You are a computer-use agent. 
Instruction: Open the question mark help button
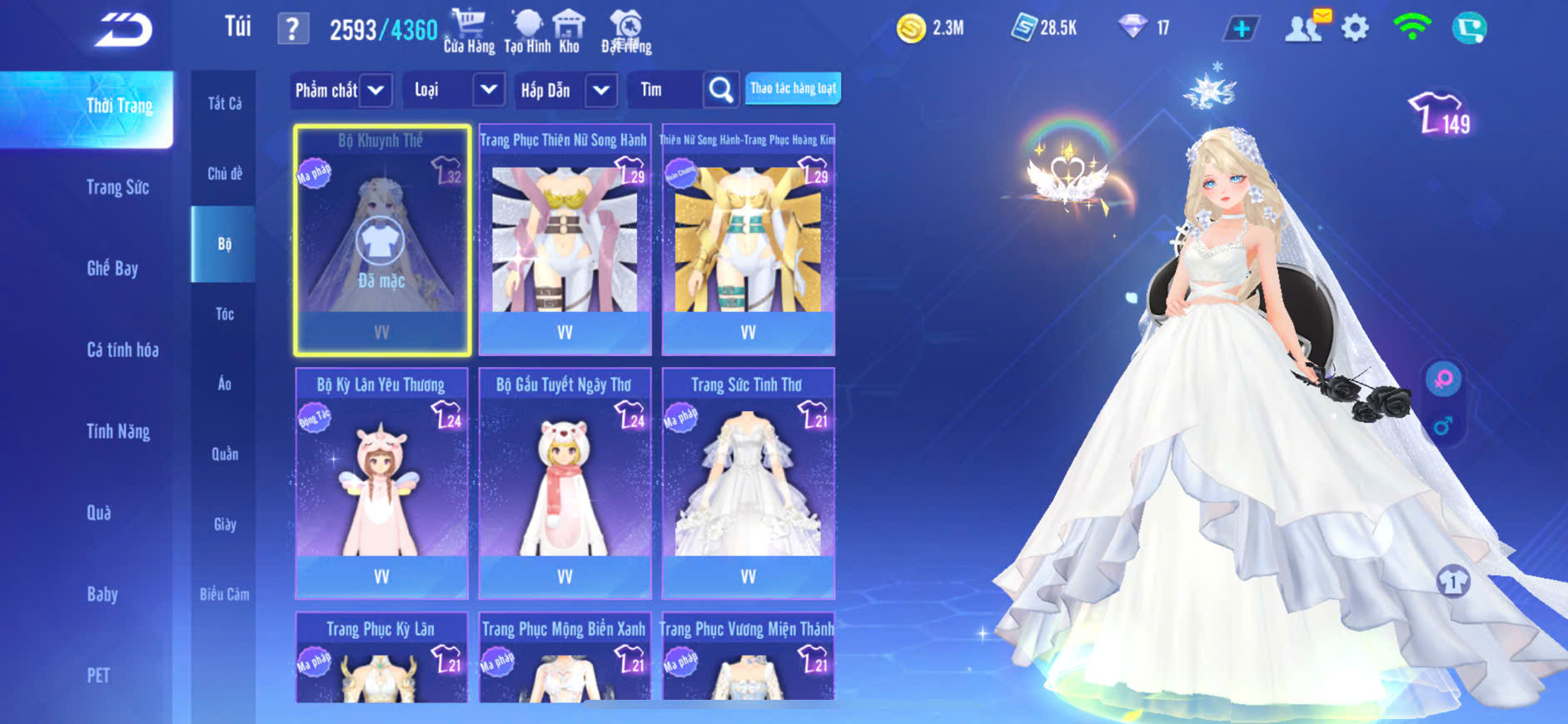pos(292,30)
